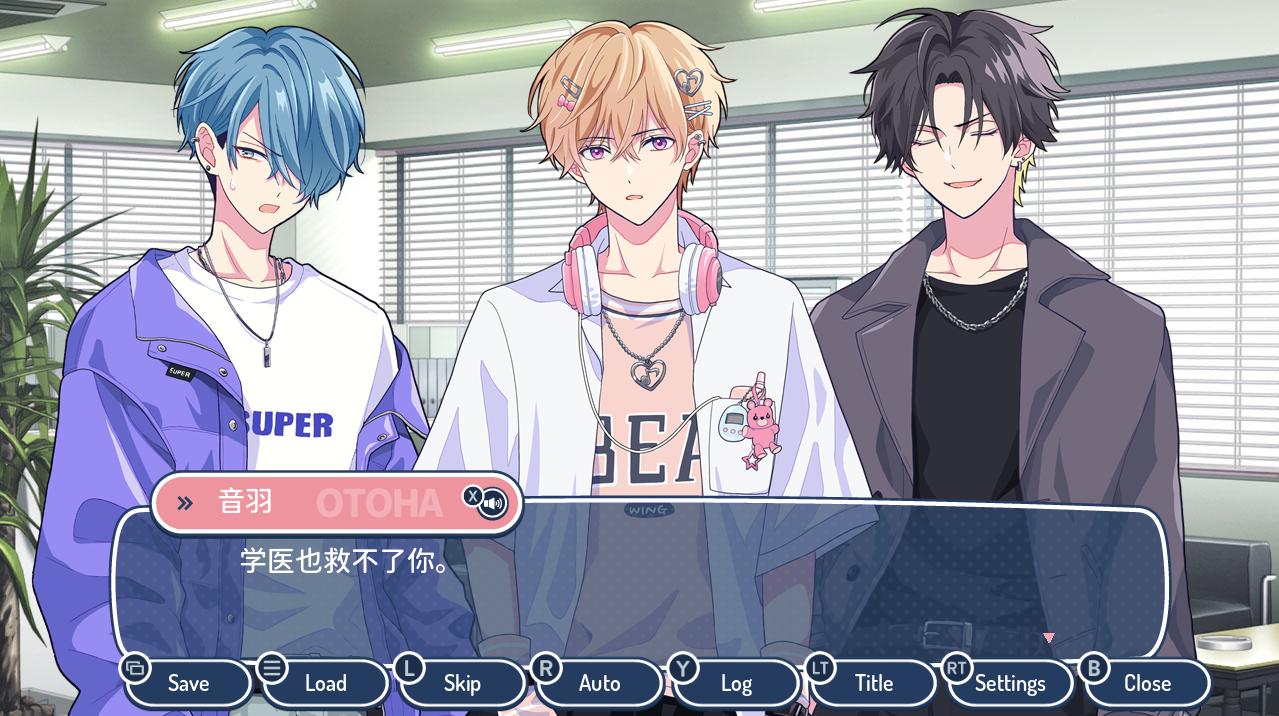The width and height of the screenshot is (1279, 716).
Task: Open the dialogue Log
Action: point(736,683)
